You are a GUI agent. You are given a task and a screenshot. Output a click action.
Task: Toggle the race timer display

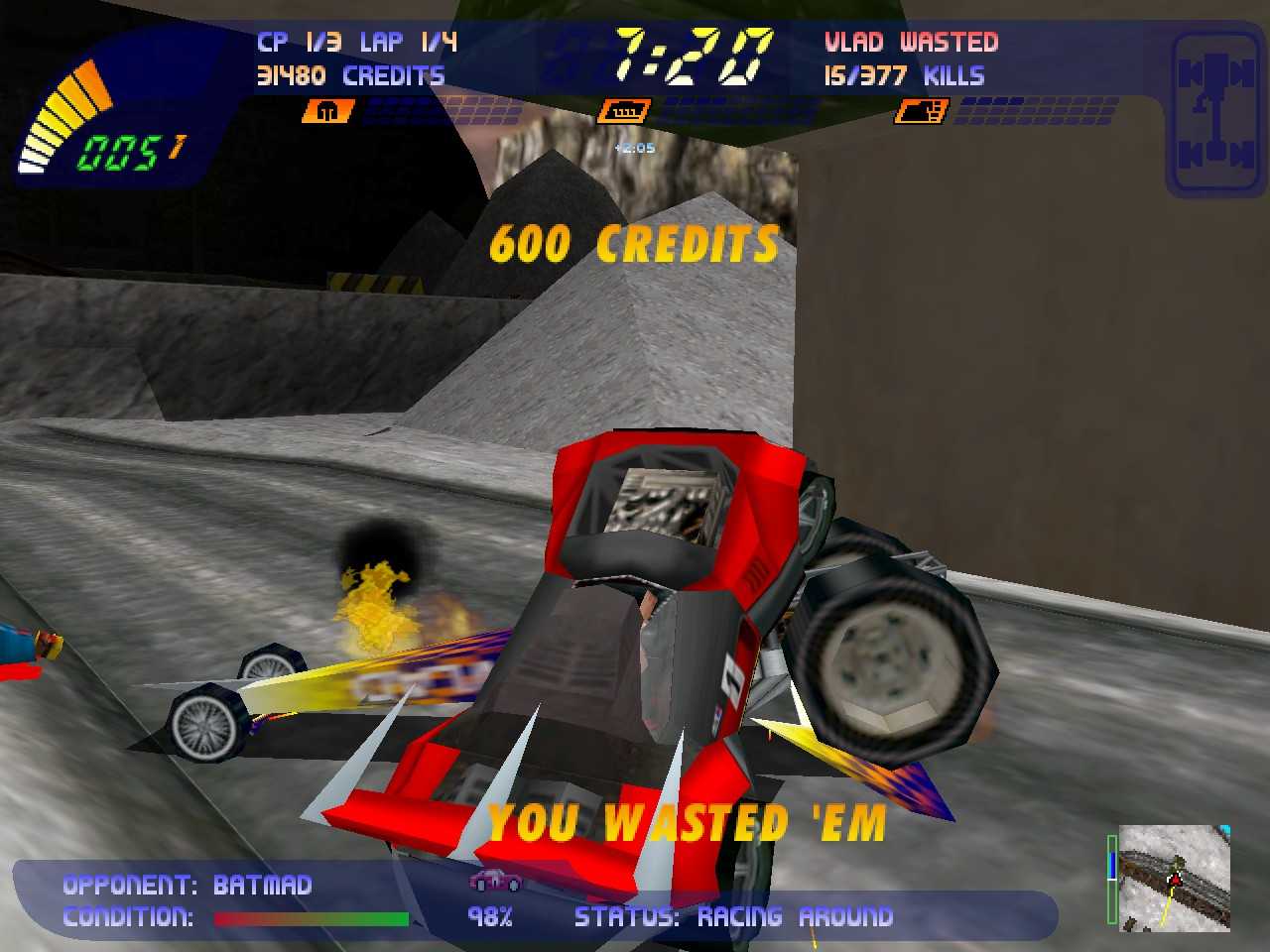[685, 55]
